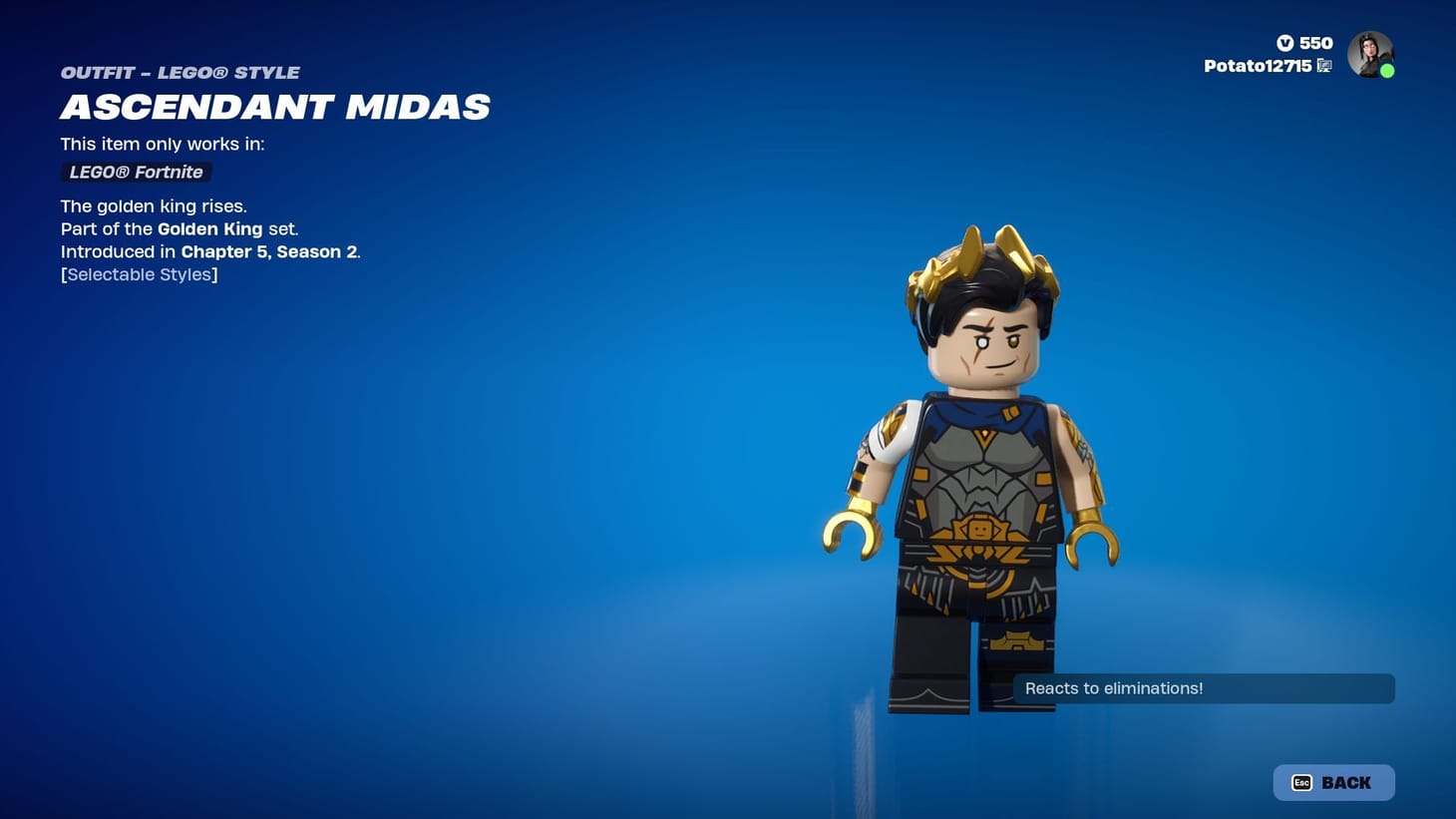Select the PC platform icon beside the username
Image resolution: width=1456 pixels, height=819 pixels.
click(1324, 65)
